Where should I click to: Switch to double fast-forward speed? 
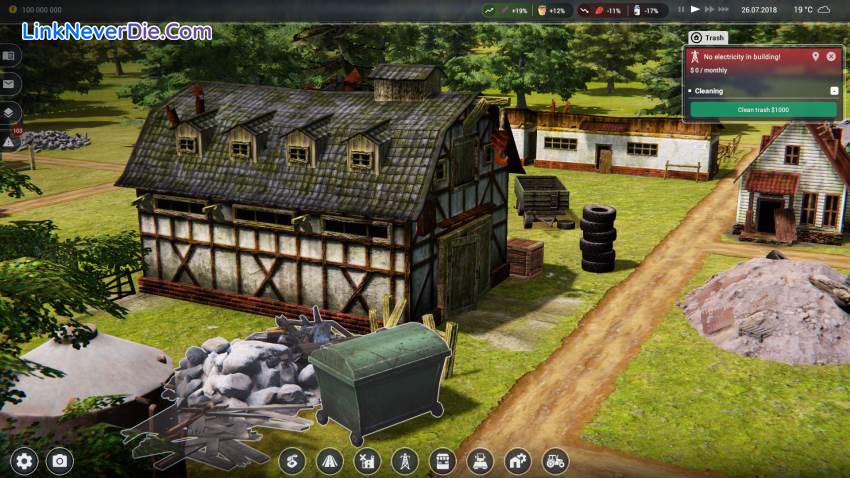coord(710,10)
